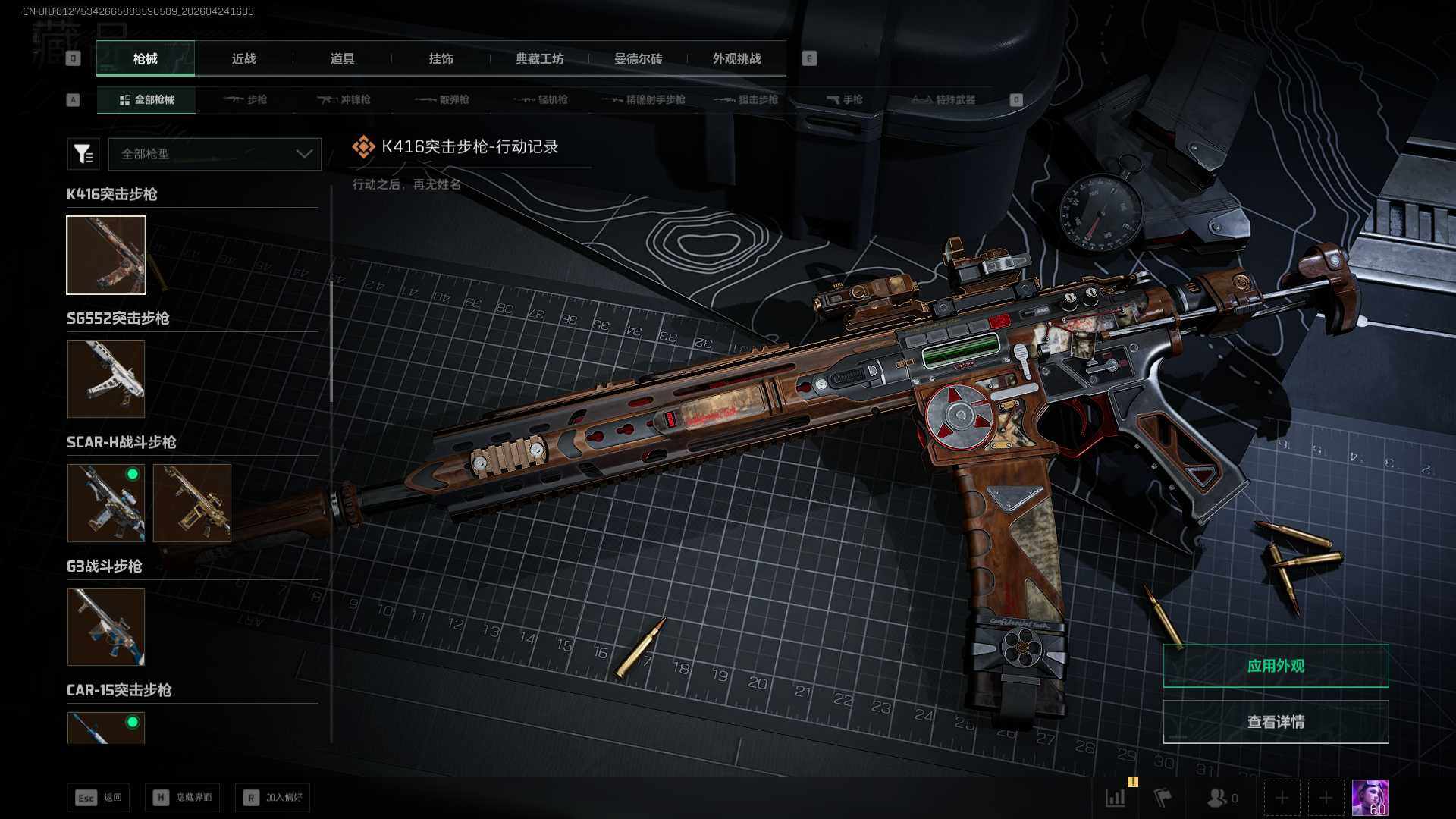The width and height of the screenshot is (1456, 819).
Task: Switch to the 近战 melee tab
Action: [x=243, y=58]
